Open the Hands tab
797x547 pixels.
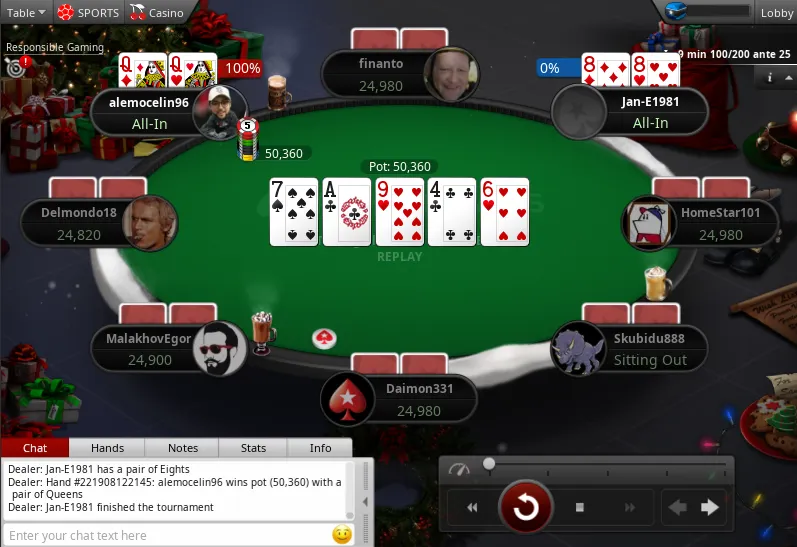click(107, 448)
